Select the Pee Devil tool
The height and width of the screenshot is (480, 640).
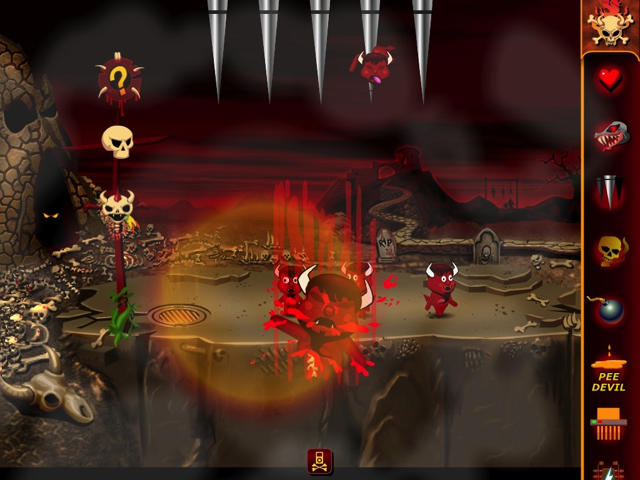point(610,368)
